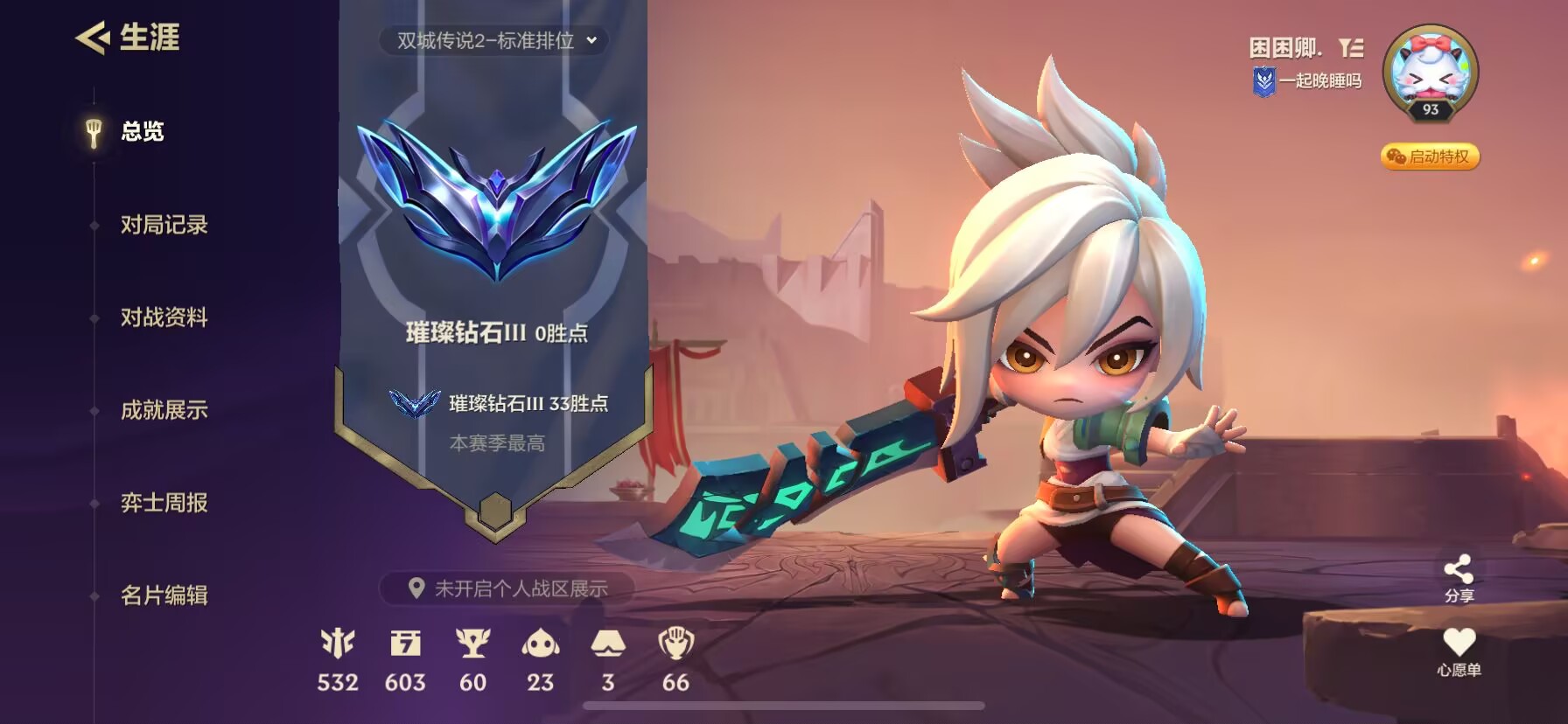Go back using the 生涯 back arrow

(92, 38)
